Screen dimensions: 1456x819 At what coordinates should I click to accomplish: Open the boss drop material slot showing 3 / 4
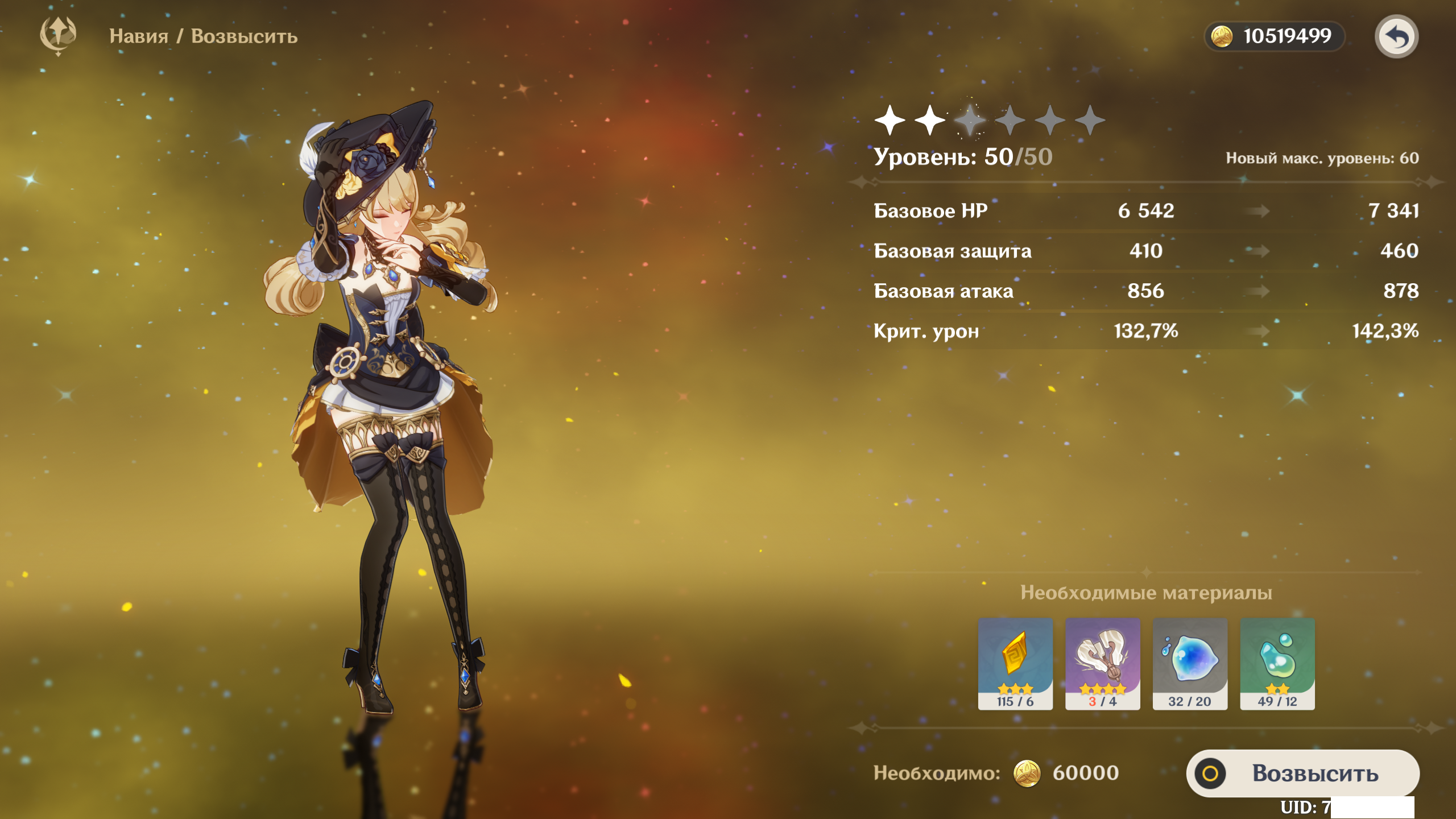1102,663
